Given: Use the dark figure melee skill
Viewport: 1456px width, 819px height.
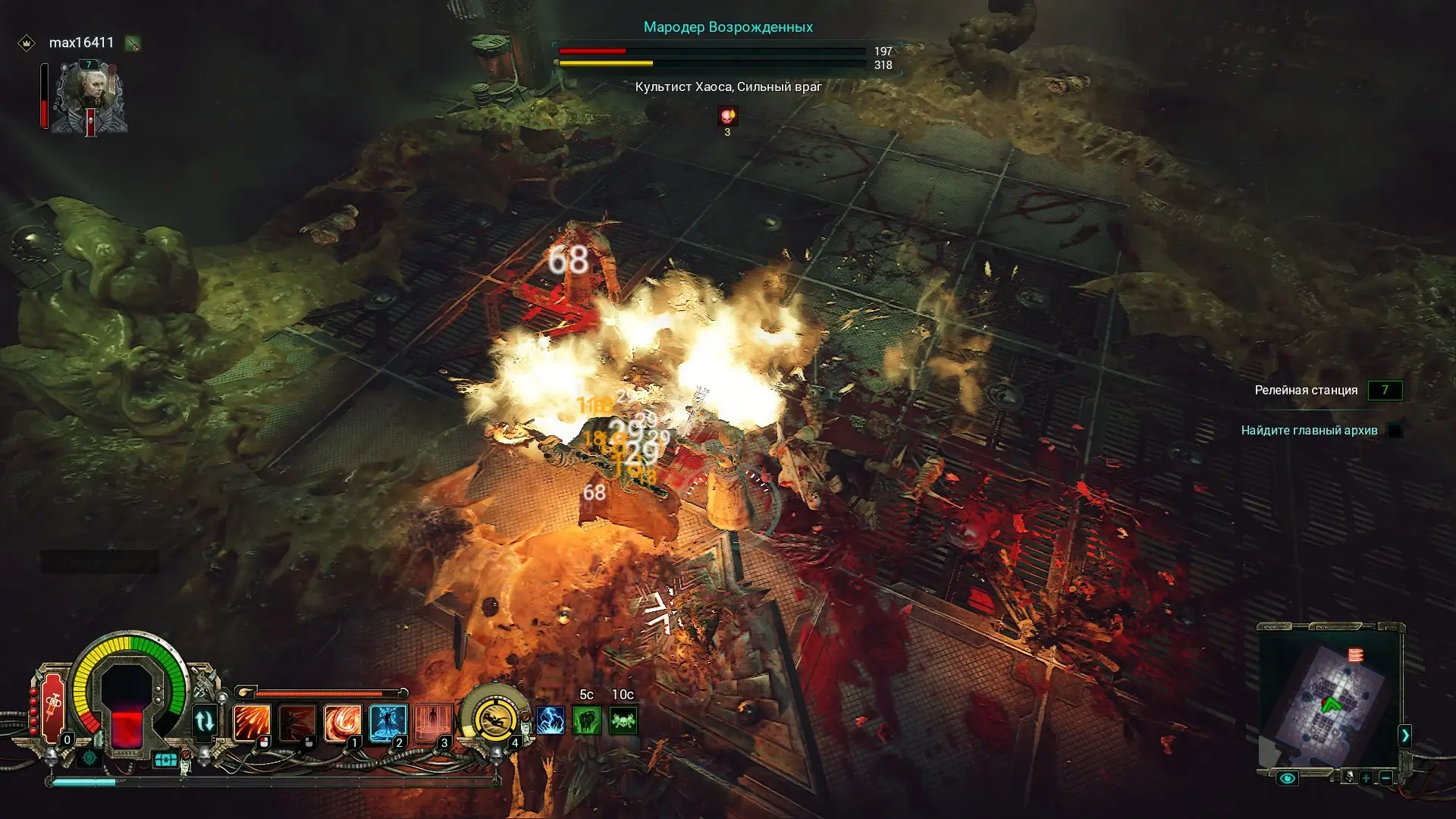Looking at the screenshot, I should point(297,723).
